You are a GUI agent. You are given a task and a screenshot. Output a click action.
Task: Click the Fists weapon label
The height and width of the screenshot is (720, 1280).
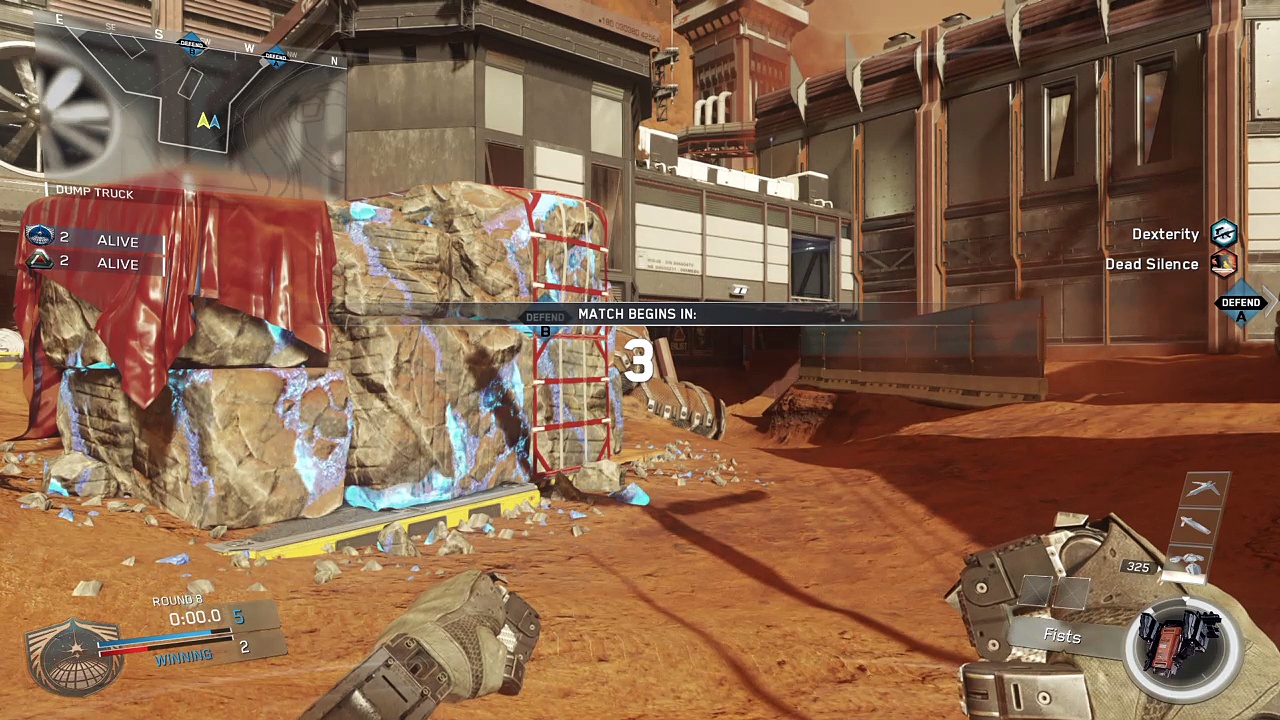click(x=1062, y=636)
